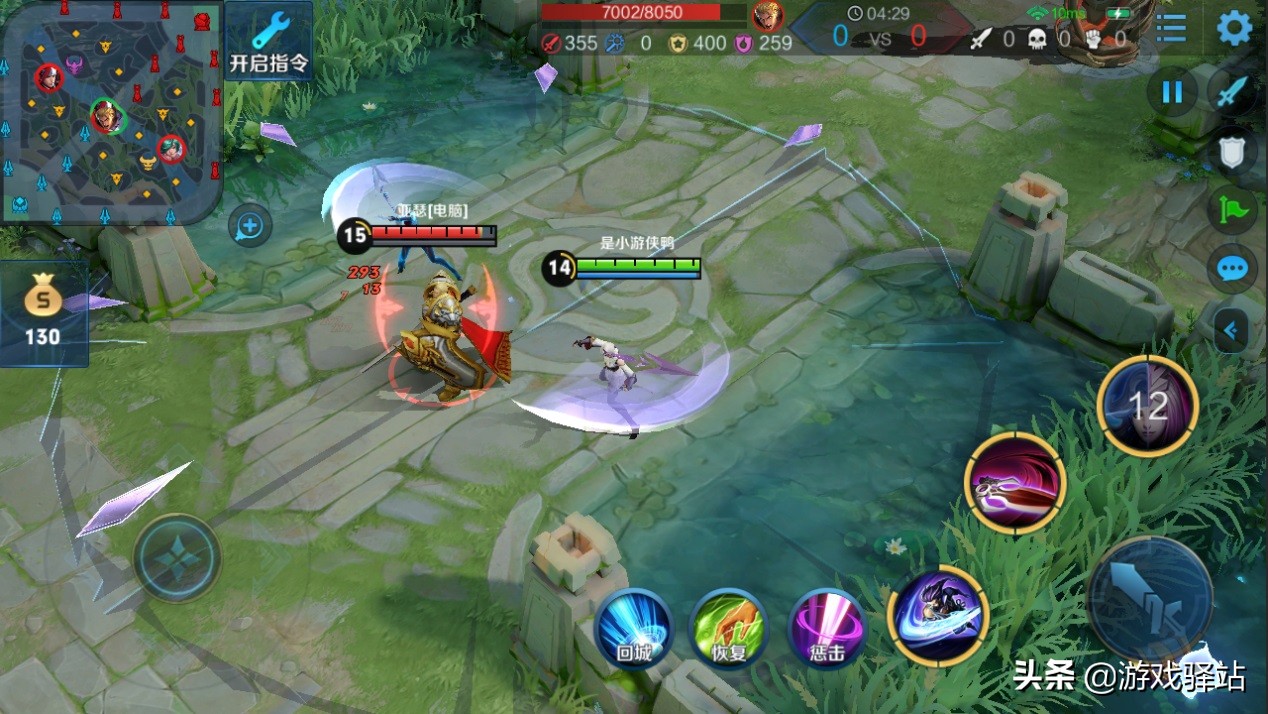Tap the magnifier camera button near minimap
This screenshot has height=714, width=1268.
249,227
